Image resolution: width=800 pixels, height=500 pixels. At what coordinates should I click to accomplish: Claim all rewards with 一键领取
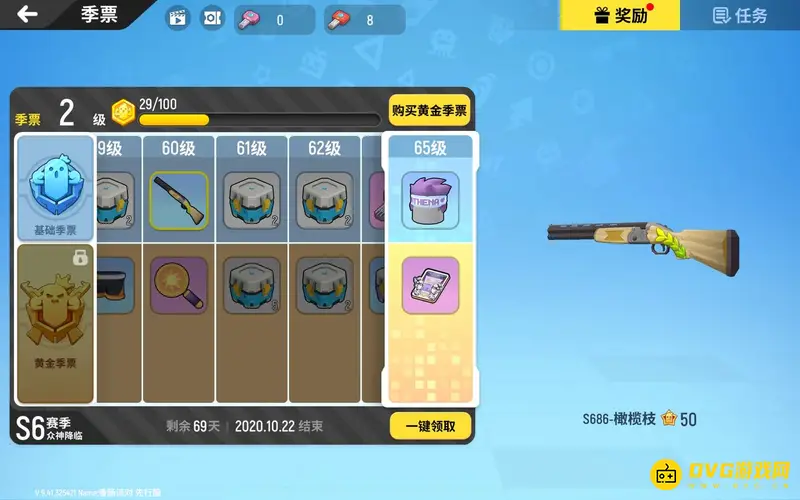pos(429,426)
